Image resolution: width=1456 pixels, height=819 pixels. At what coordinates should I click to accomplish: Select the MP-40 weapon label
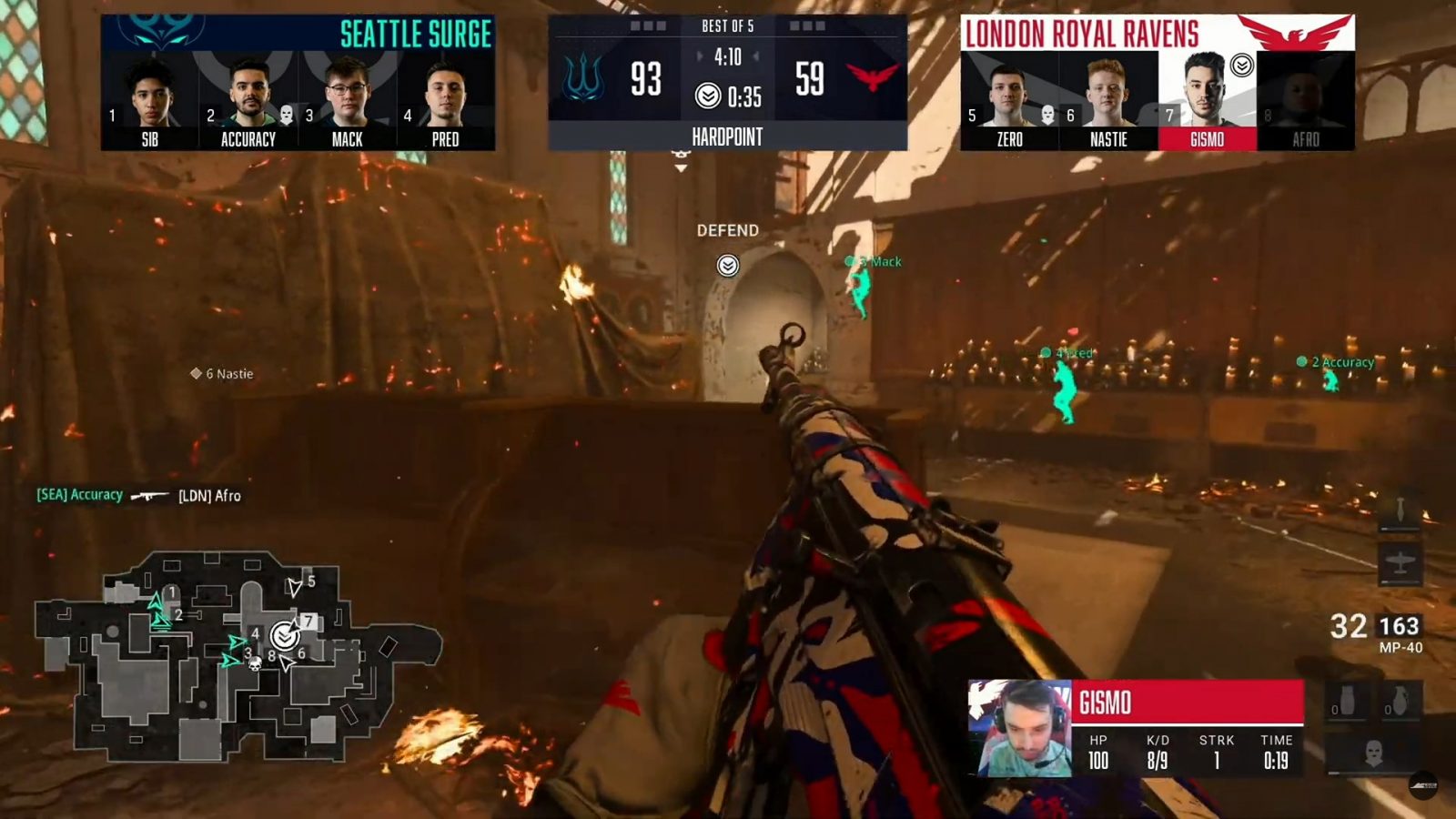click(x=1400, y=648)
